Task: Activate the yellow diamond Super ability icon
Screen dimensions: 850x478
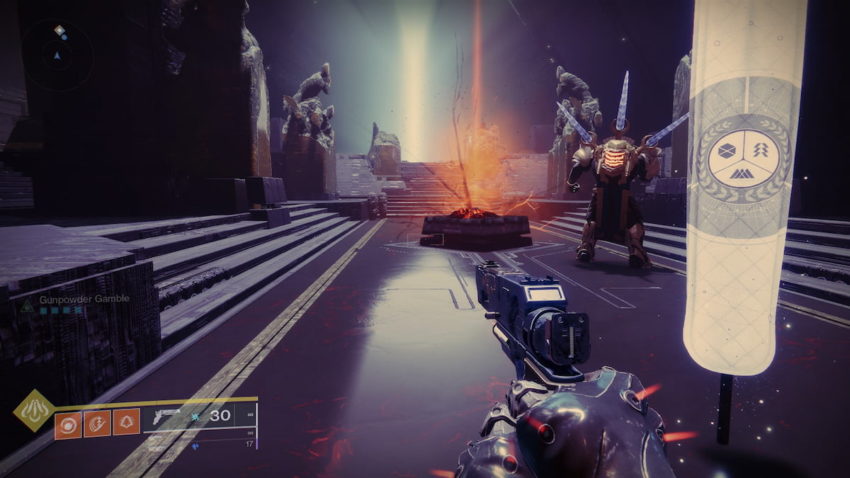Action: point(33,410)
